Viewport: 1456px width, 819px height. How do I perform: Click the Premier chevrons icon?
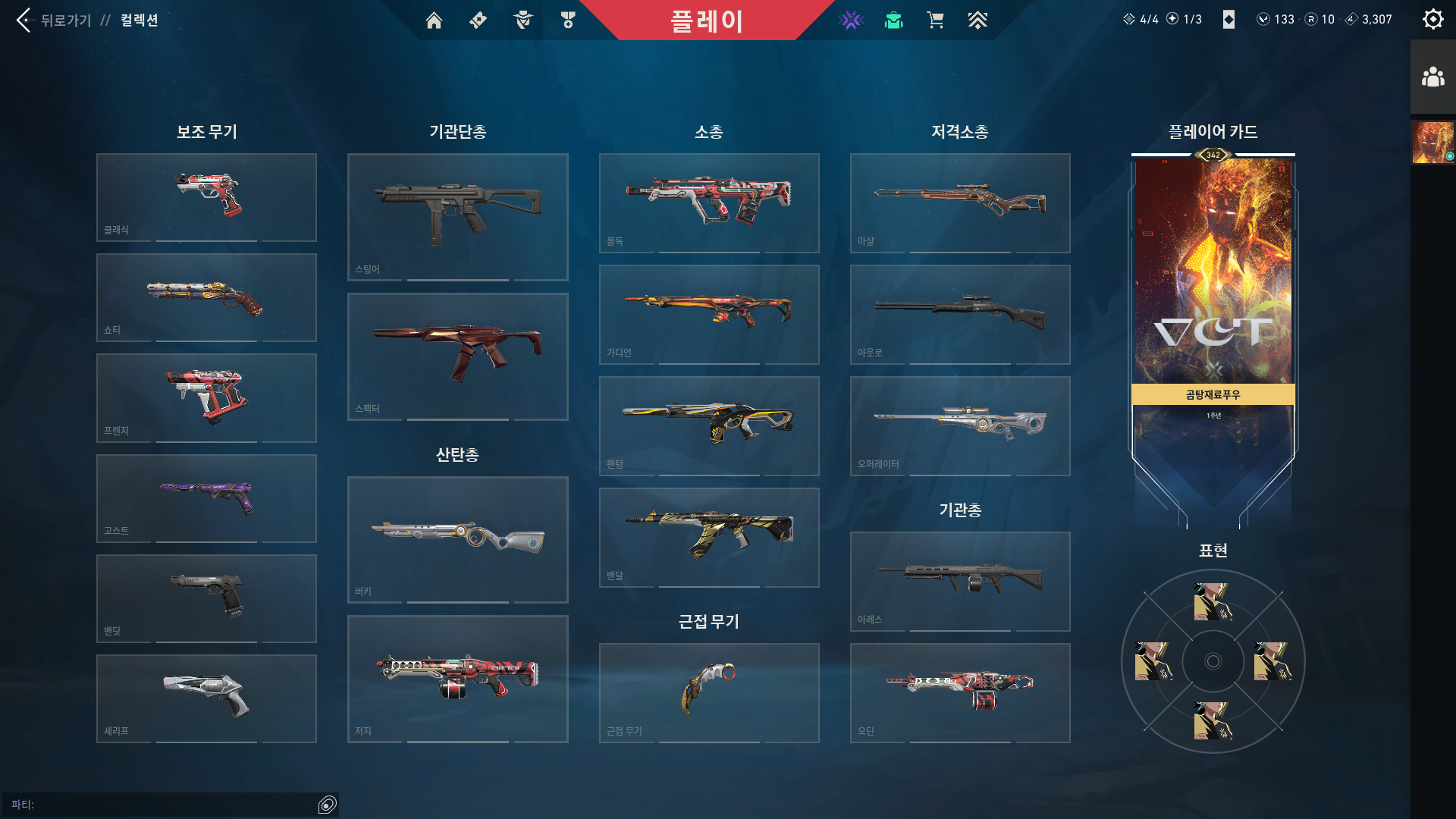(x=978, y=20)
